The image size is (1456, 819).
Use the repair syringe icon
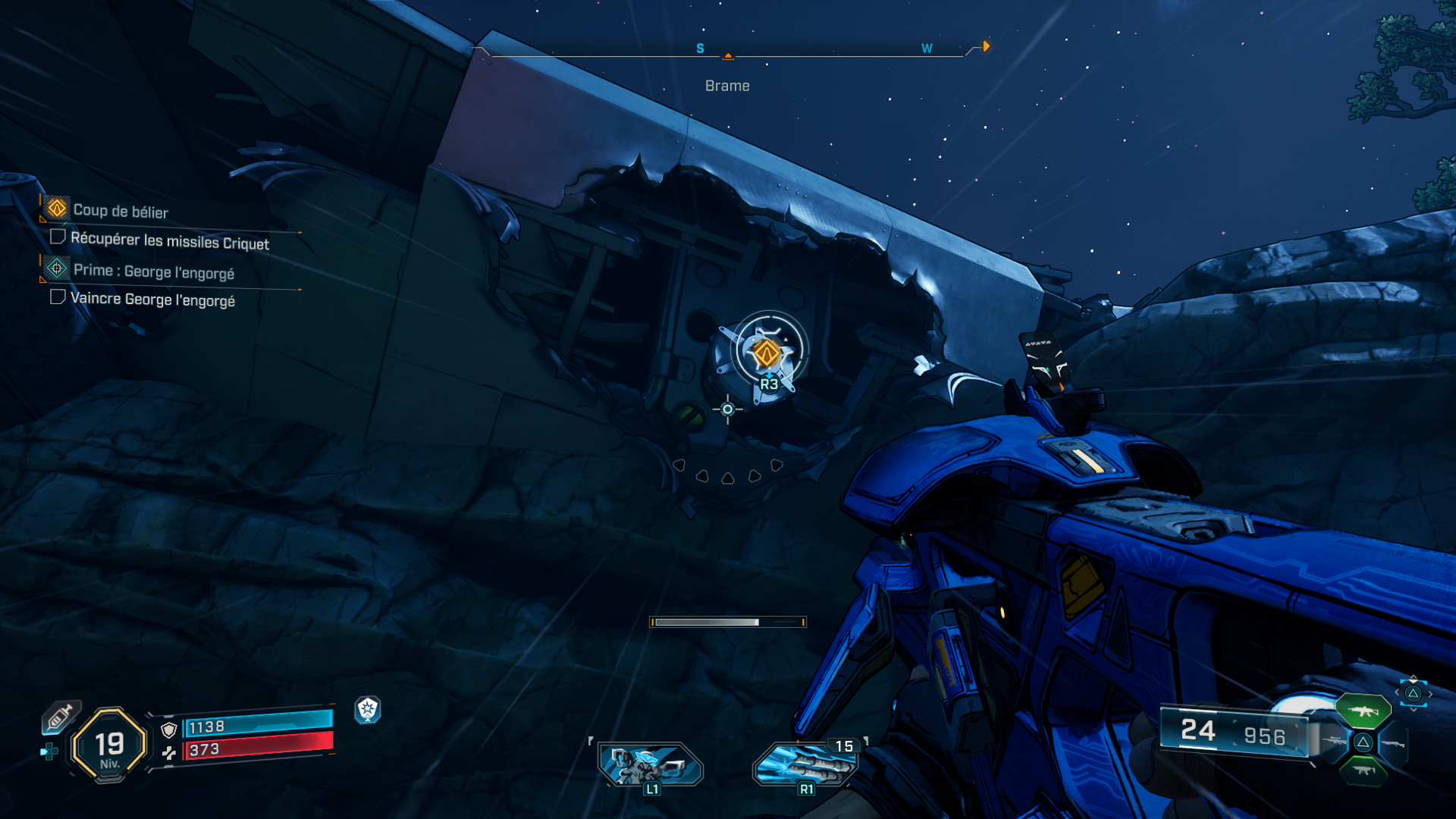click(61, 717)
